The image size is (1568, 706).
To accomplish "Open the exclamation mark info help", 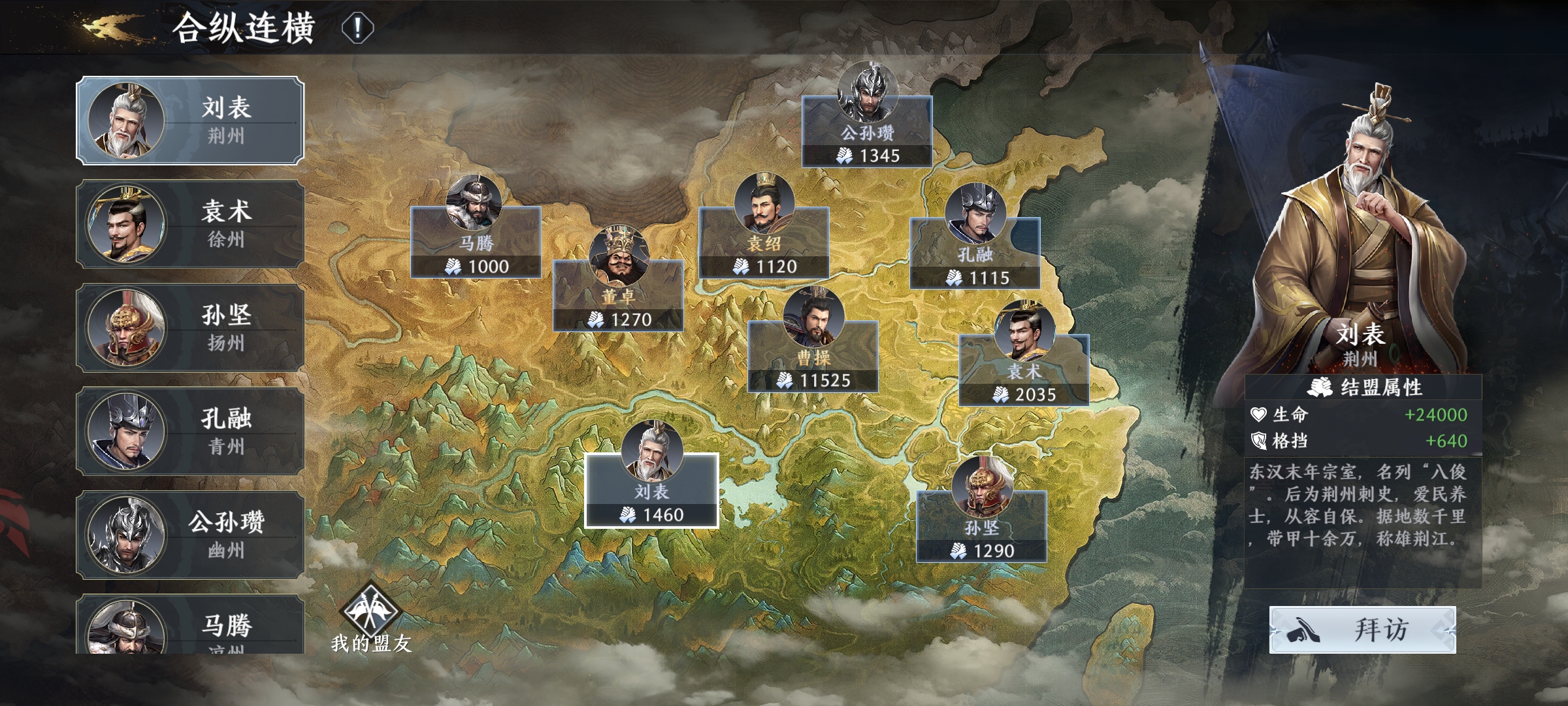I will (x=357, y=28).
